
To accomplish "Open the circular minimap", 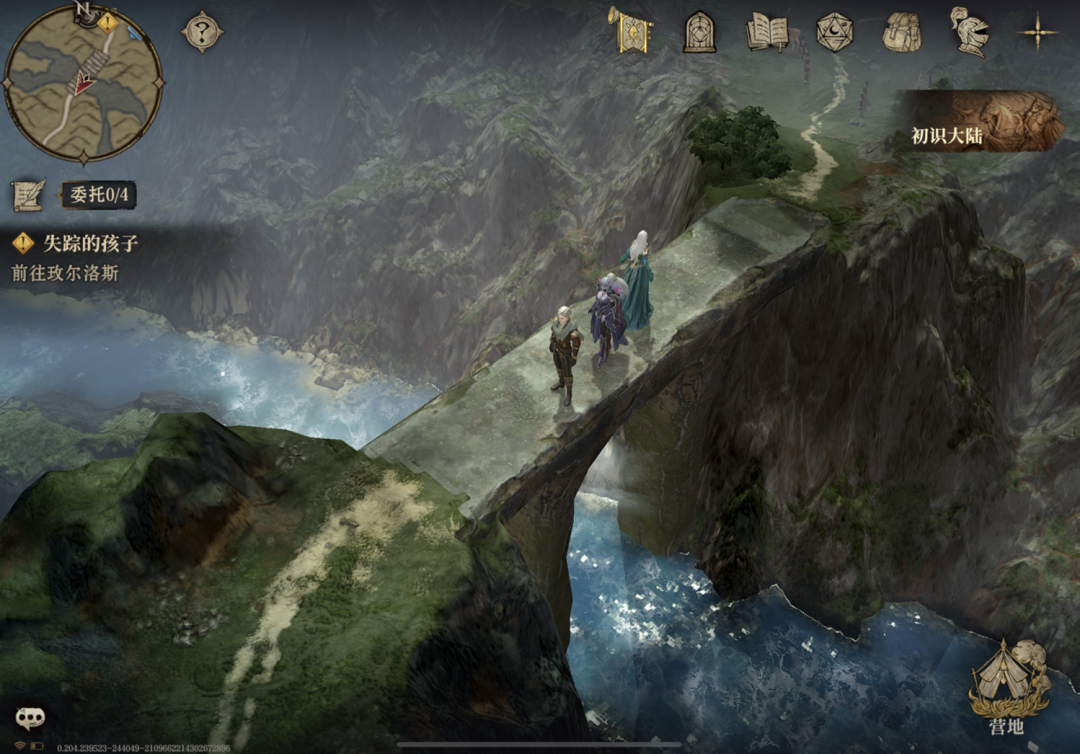I will pos(84,83).
